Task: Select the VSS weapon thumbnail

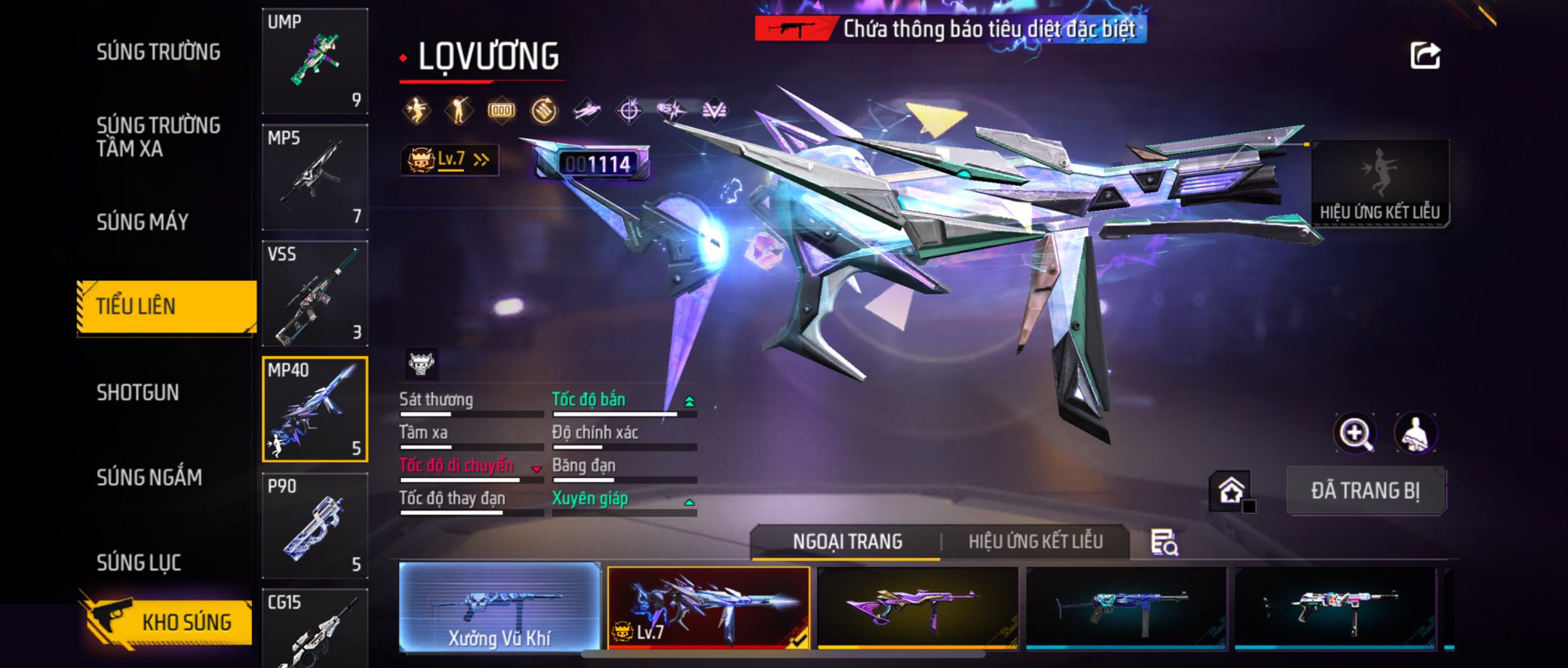Action: click(x=315, y=293)
